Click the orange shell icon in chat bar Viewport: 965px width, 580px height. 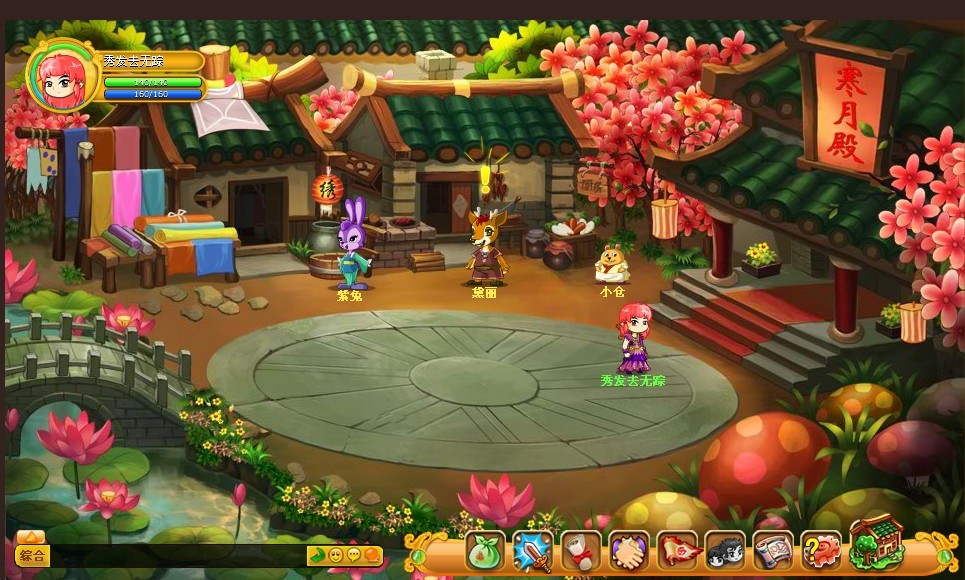pos(372,555)
